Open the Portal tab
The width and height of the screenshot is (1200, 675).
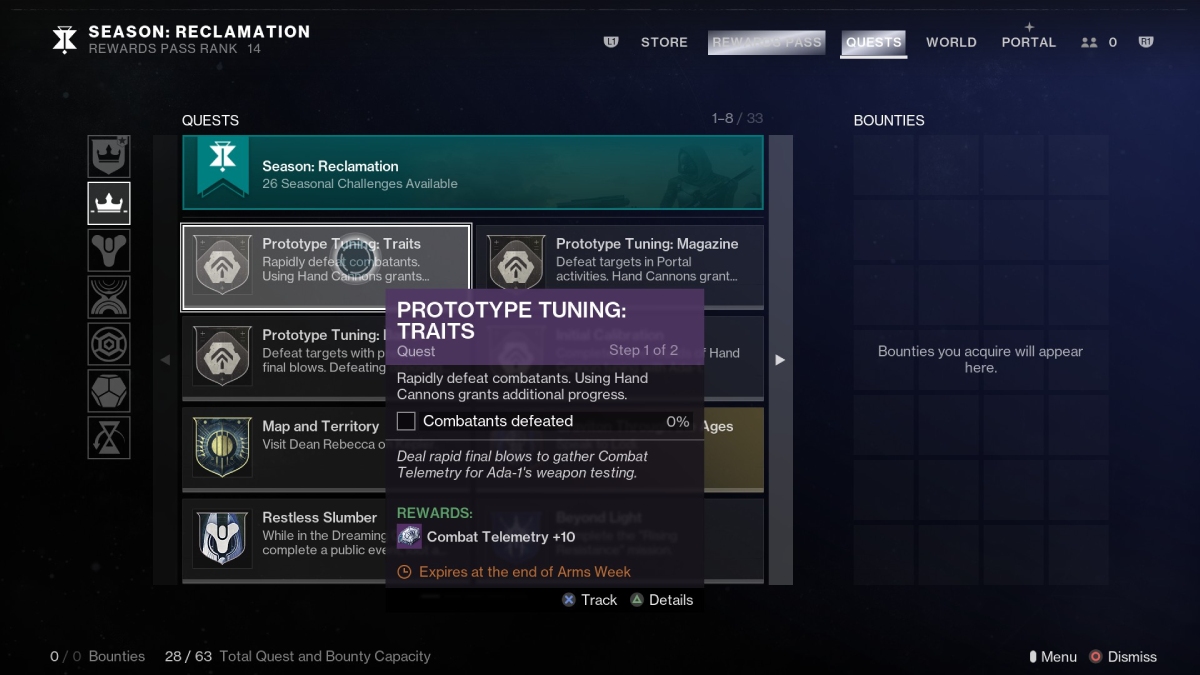pos(1028,42)
